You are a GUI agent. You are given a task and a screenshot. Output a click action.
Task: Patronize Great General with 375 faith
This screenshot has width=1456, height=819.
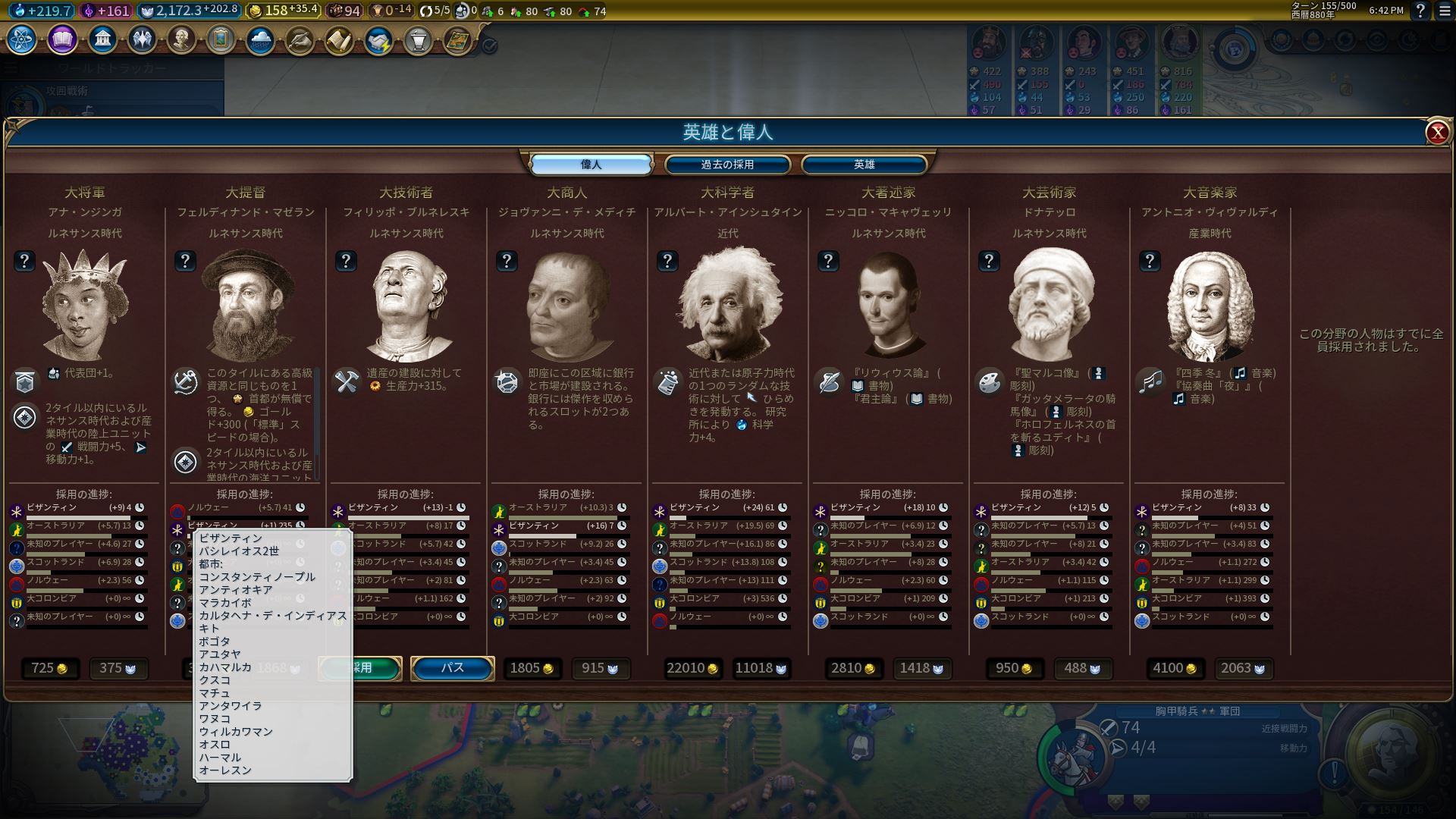pos(118,668)
